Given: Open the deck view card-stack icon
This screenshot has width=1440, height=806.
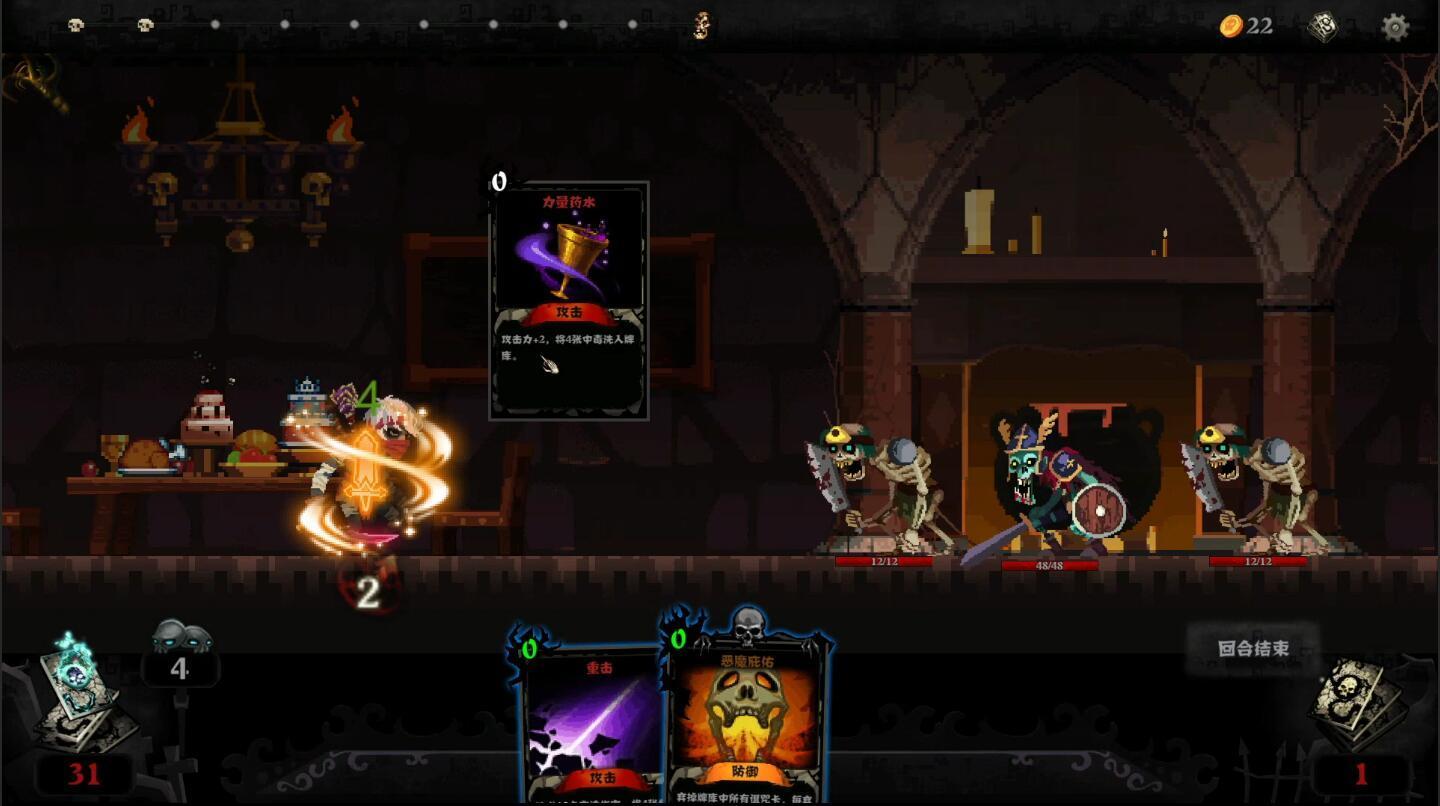Looking at the screenshot, I should pos(1322,27).
